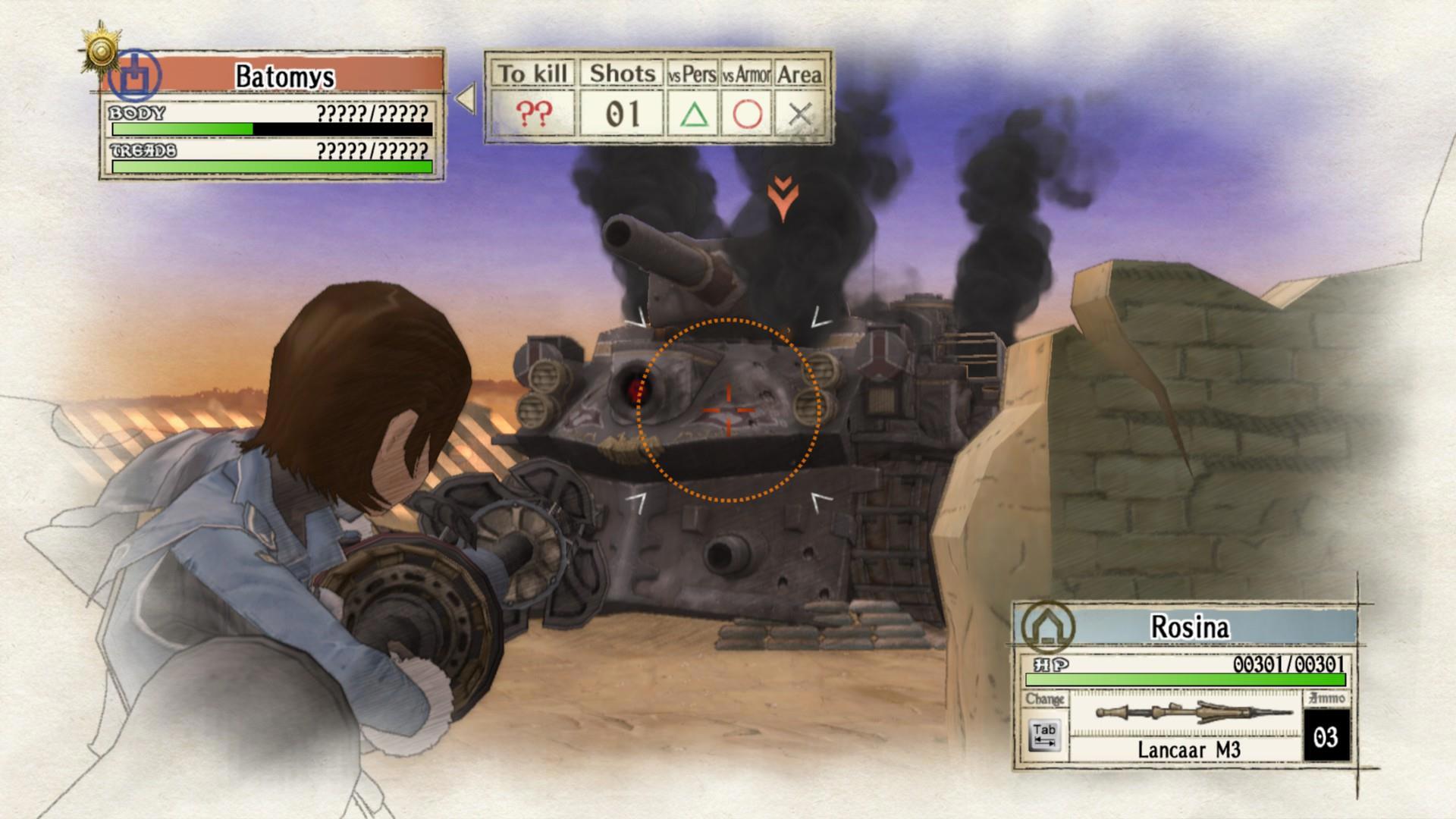
Task: Select the orange chevron target marker
Action: [x=782, y=197]
